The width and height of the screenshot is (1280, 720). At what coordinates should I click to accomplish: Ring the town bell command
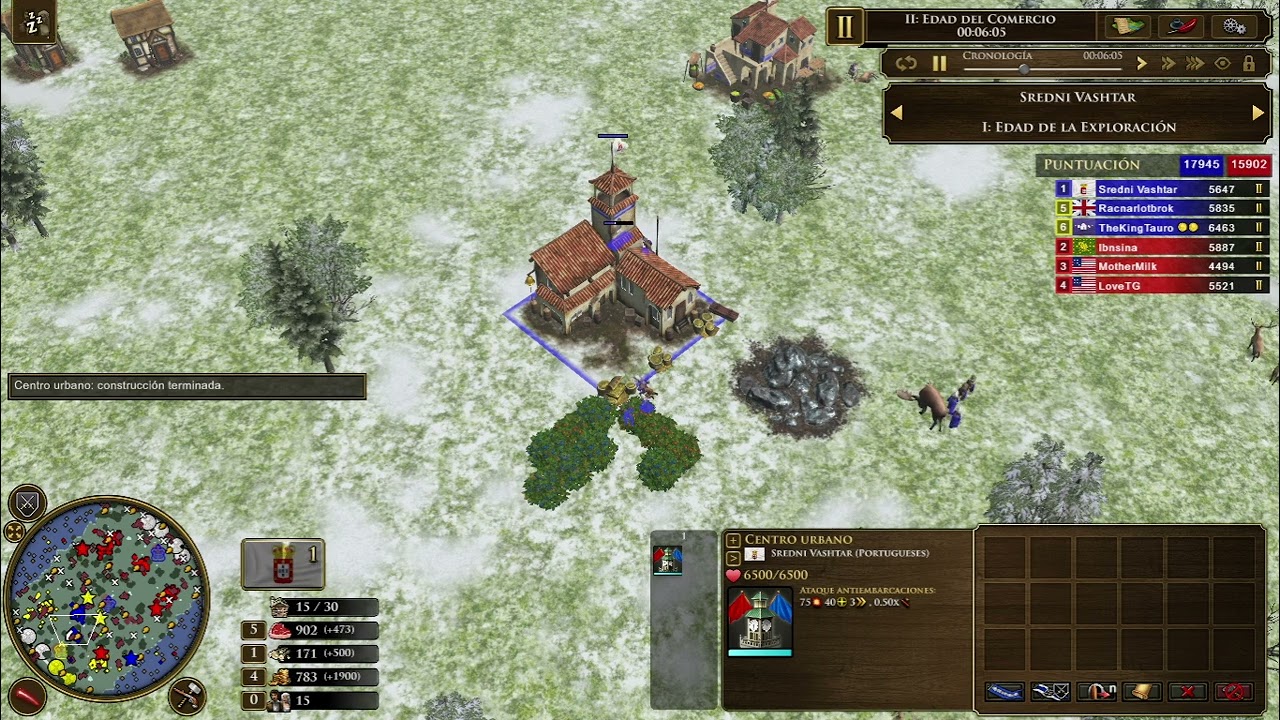click(x=1141, y=692)
